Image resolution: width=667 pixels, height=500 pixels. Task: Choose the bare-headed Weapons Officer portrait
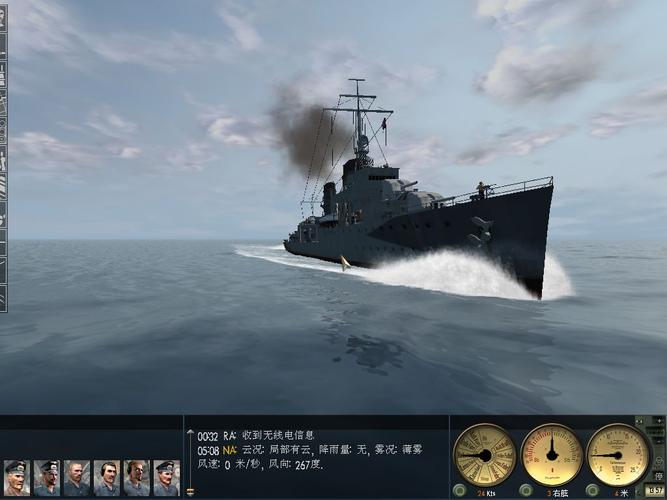point(76,478)
